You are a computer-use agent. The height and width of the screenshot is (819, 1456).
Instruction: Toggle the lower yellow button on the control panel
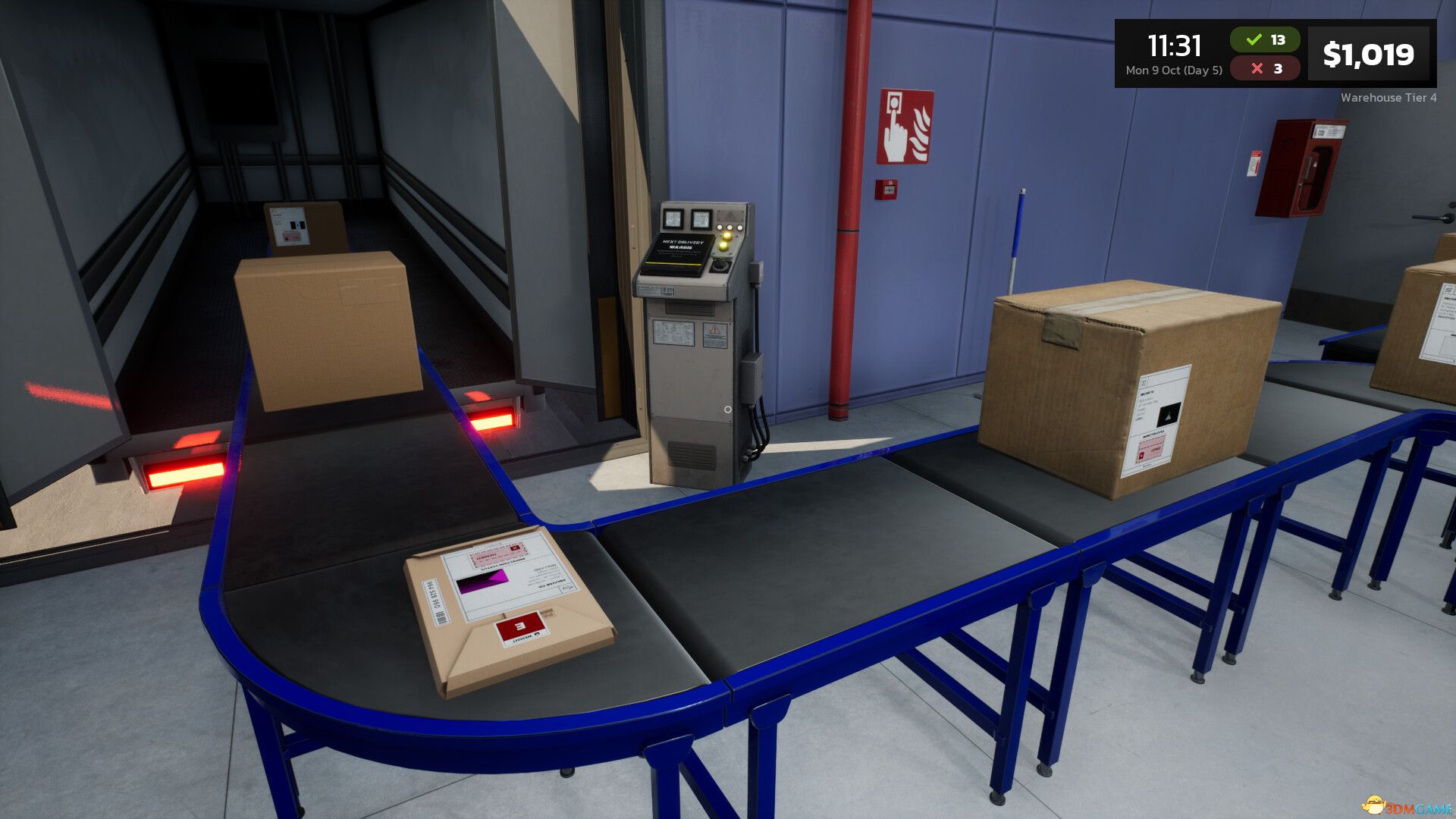723,246
